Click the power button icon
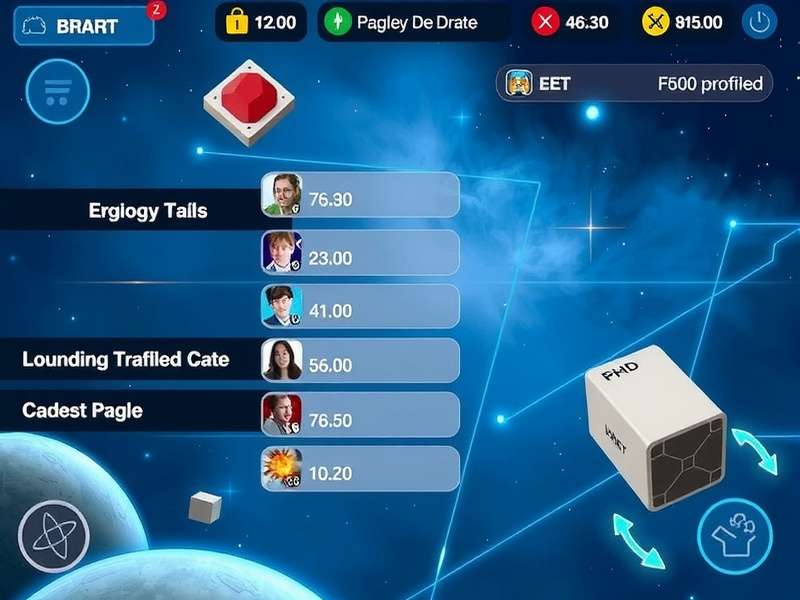Image resolution: width=800 pixels, height=600 pixels. 760,23
